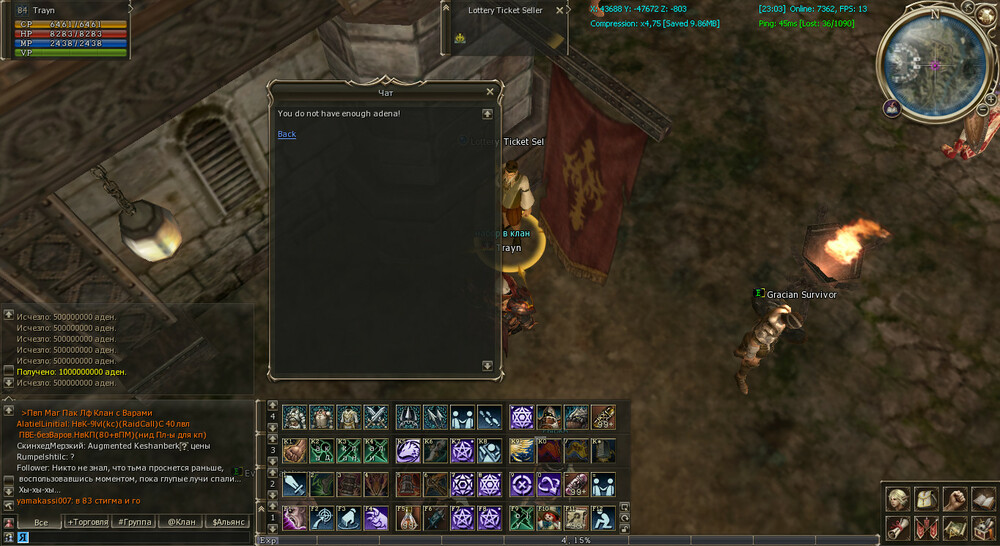Close the Чат dialog window
The width and height of the screenshot is (1000, 546).
pos(490,92)
